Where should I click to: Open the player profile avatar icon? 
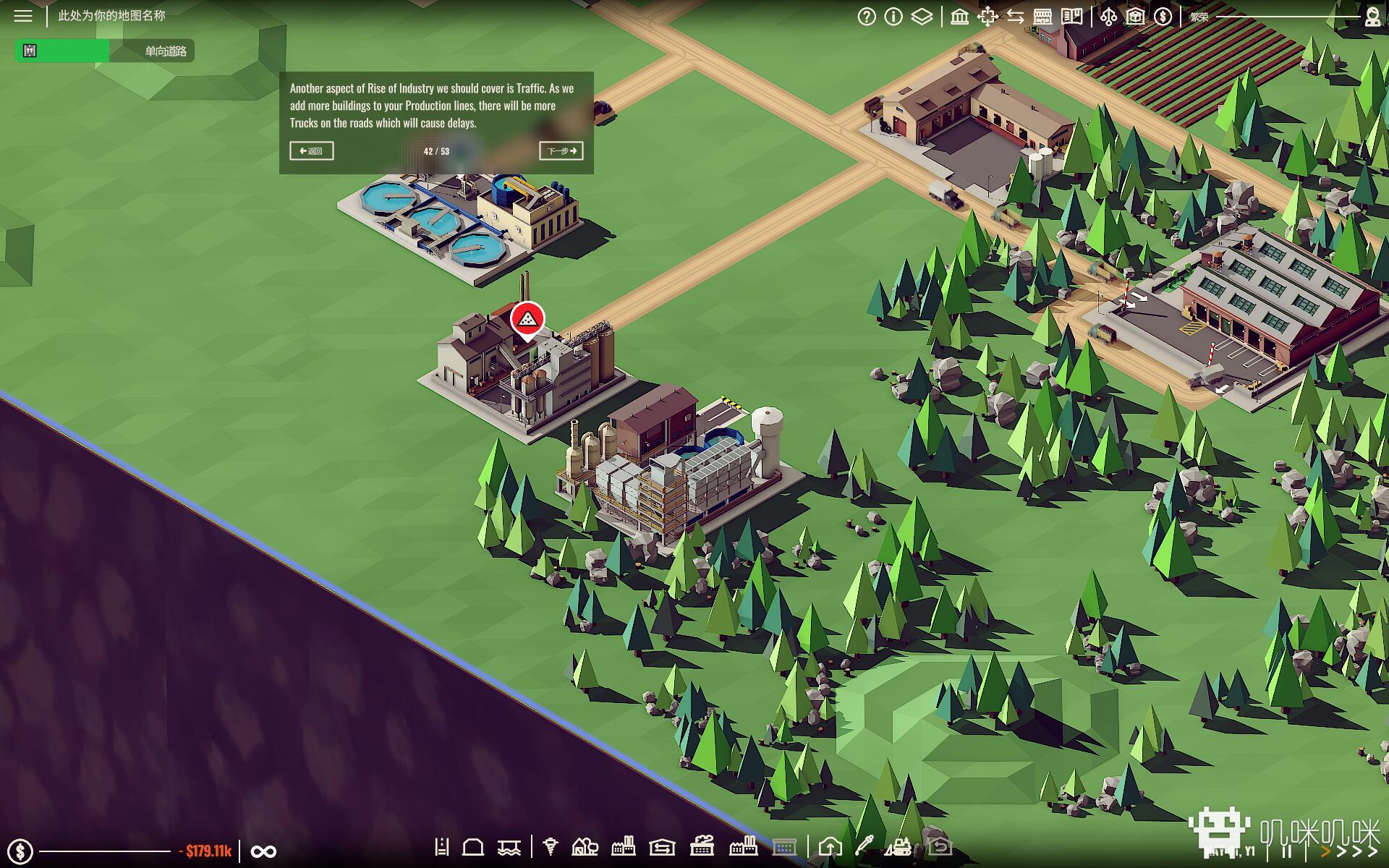tap(1372, 17)
